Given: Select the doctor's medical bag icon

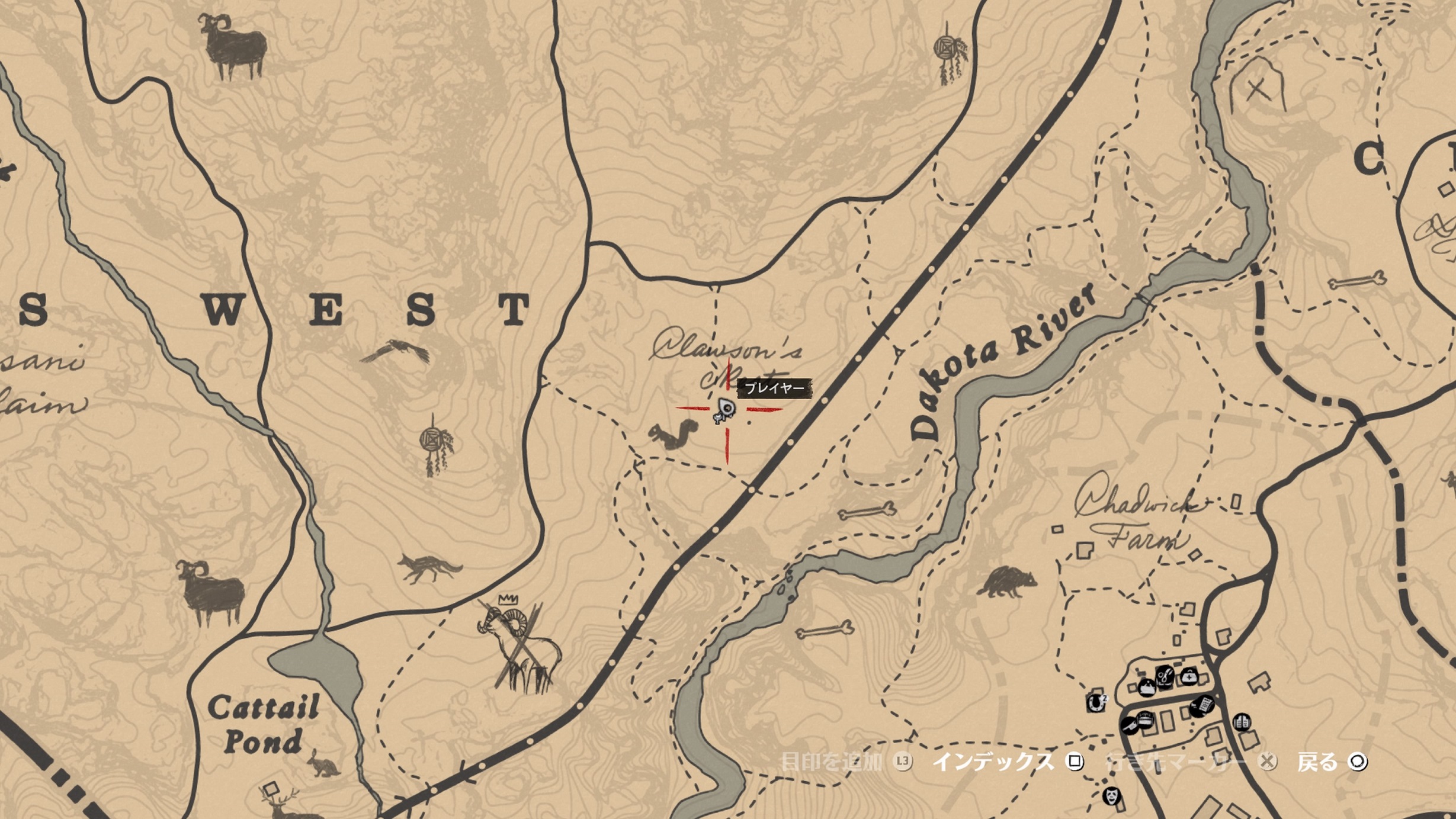Looking at the screenshot, I should 1189,676.
